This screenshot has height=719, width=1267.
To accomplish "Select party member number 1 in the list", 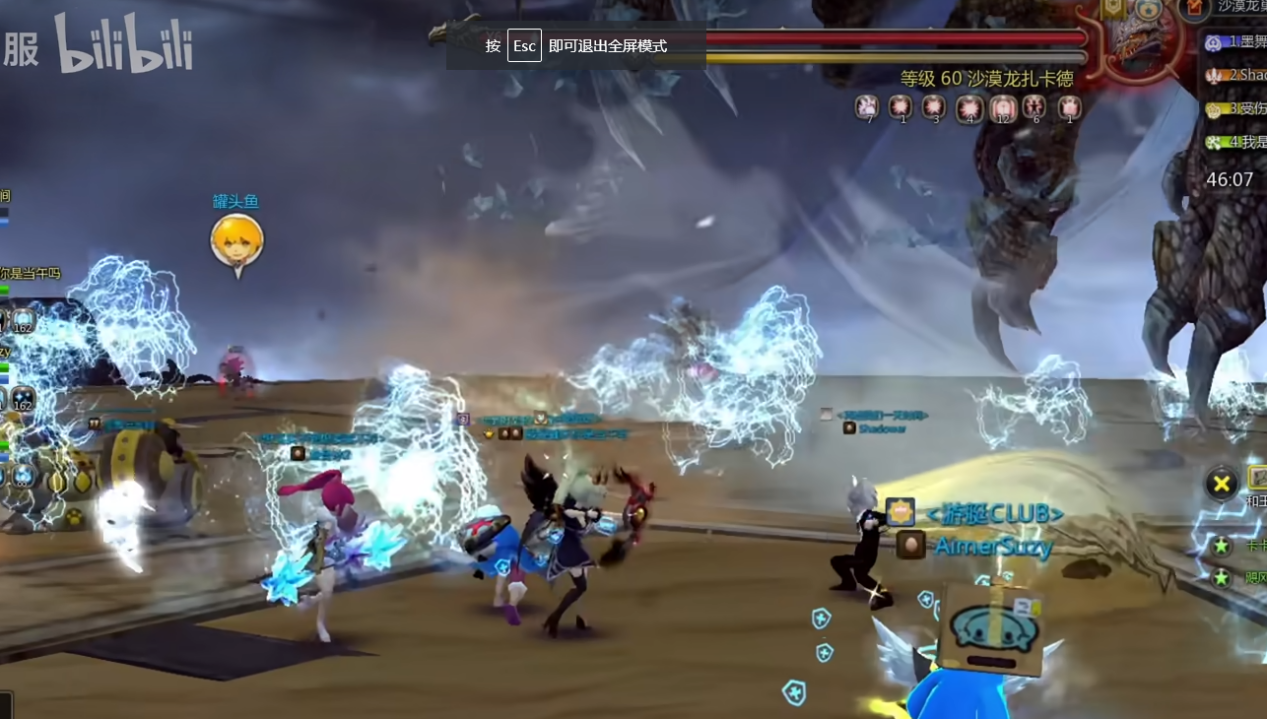I will pos(1236,42).
